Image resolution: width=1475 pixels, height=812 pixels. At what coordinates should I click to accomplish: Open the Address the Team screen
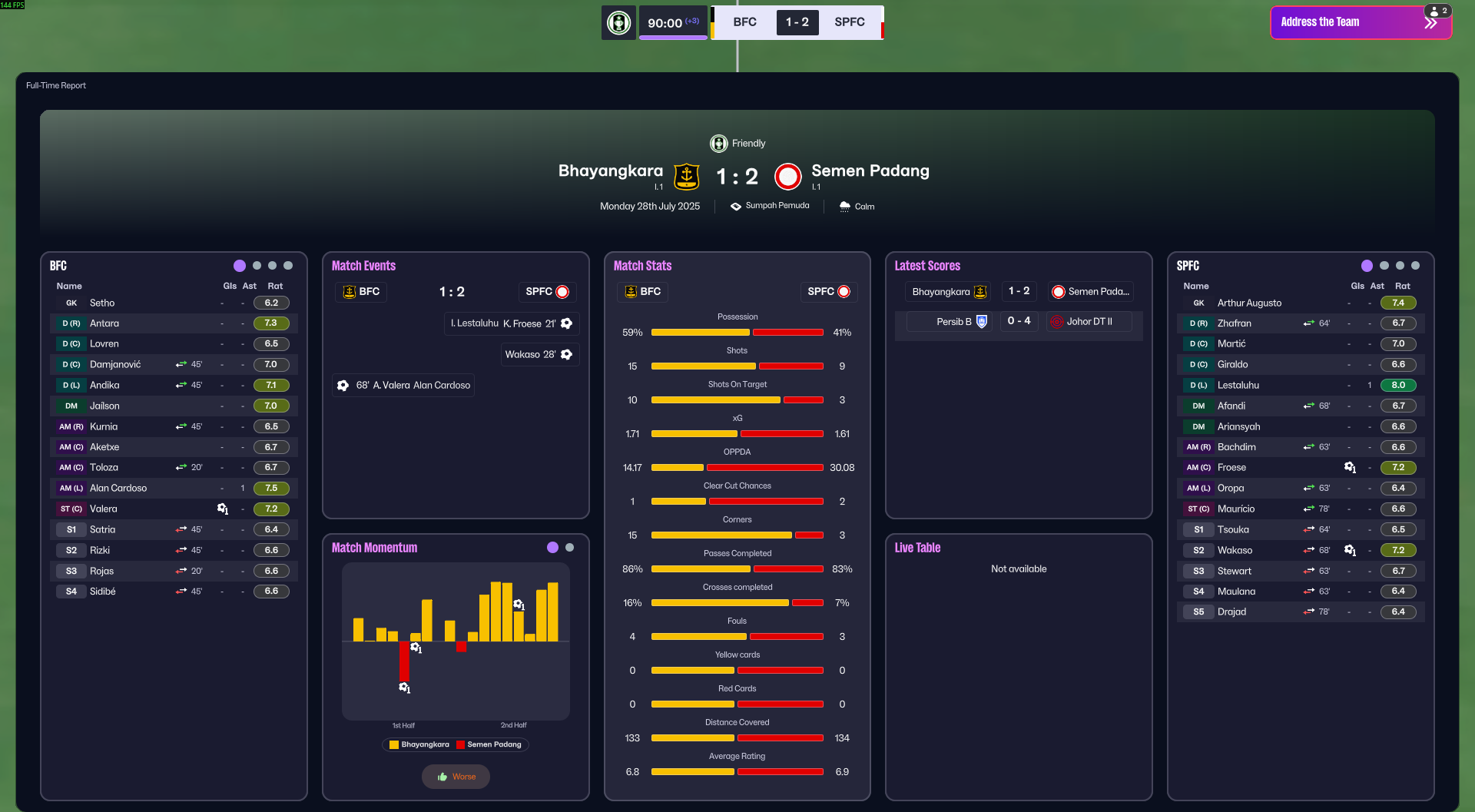tap(1352, 22)
